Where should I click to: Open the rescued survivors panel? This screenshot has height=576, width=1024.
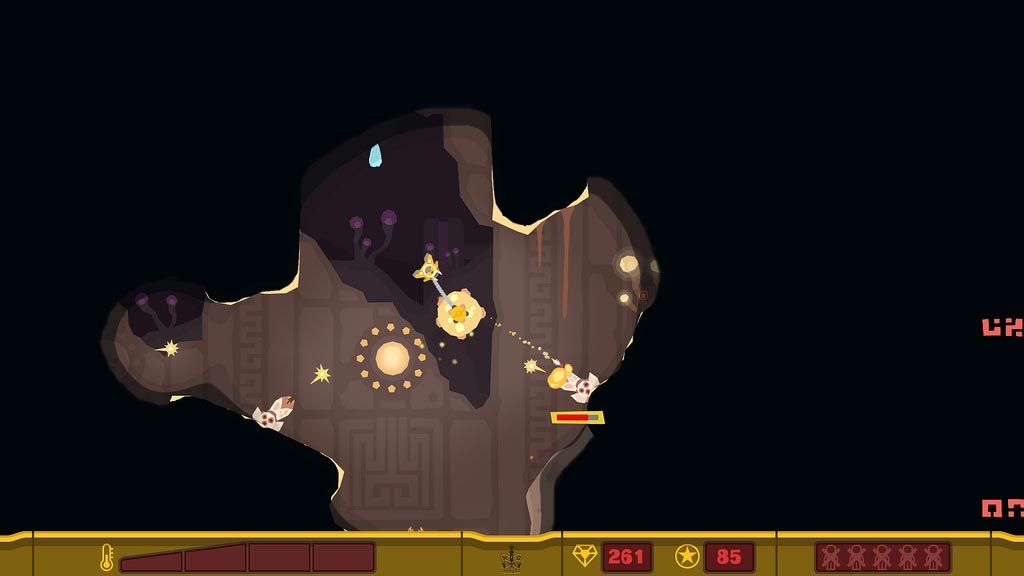(882, 557)
